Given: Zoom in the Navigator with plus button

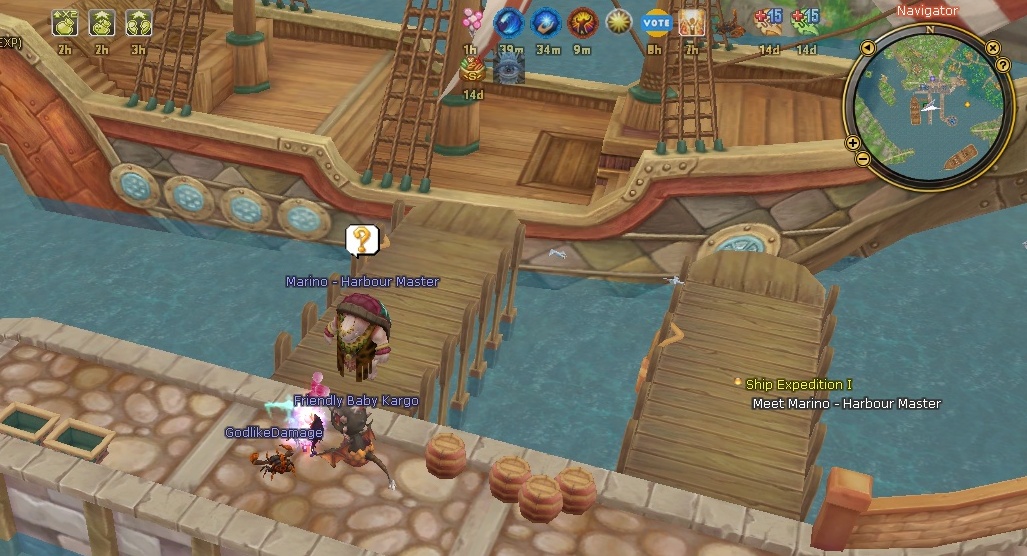Looking at the screenshot, I should click(853, 143).
